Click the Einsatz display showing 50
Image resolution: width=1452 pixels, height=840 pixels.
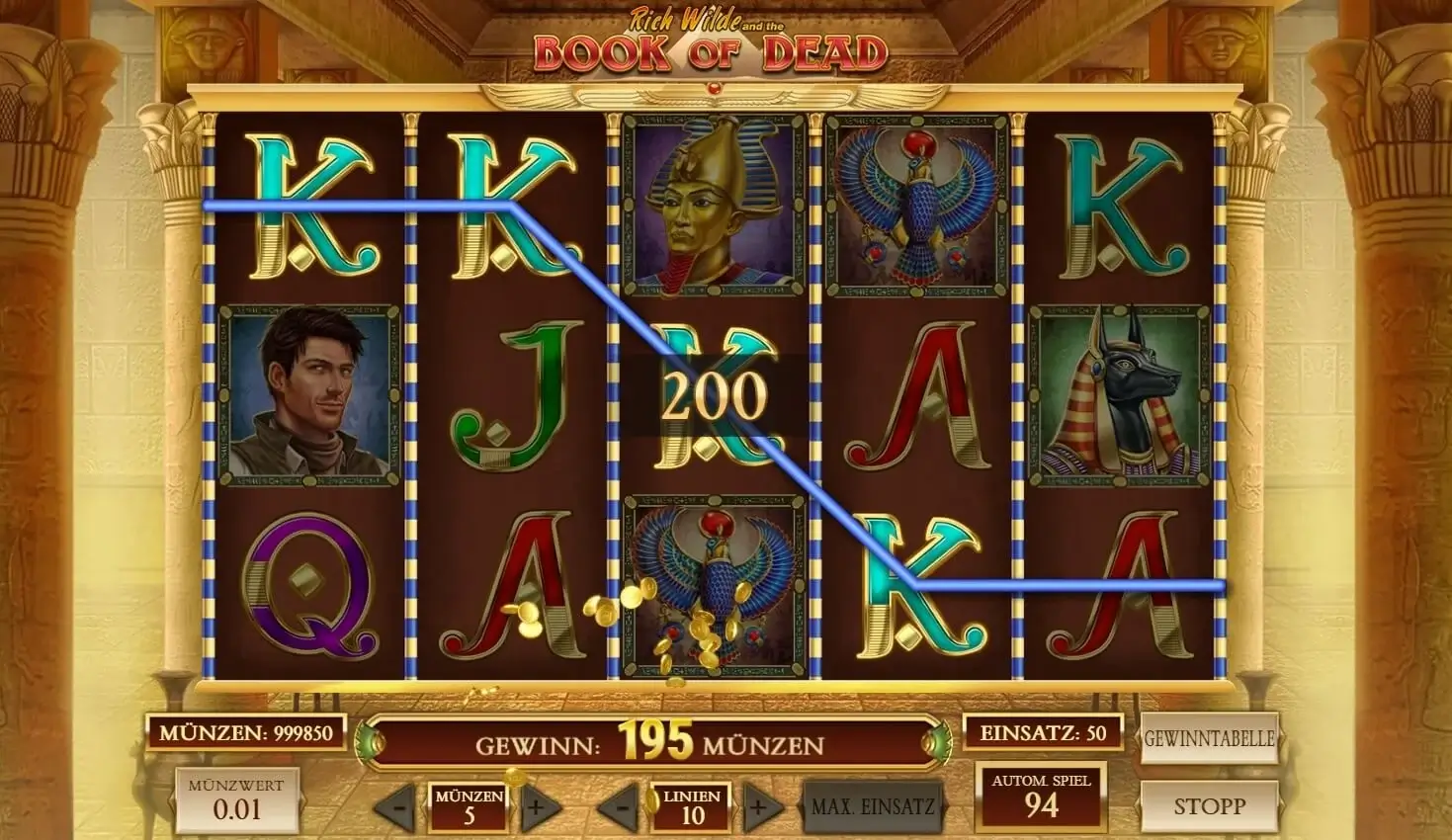point(1041,733)
